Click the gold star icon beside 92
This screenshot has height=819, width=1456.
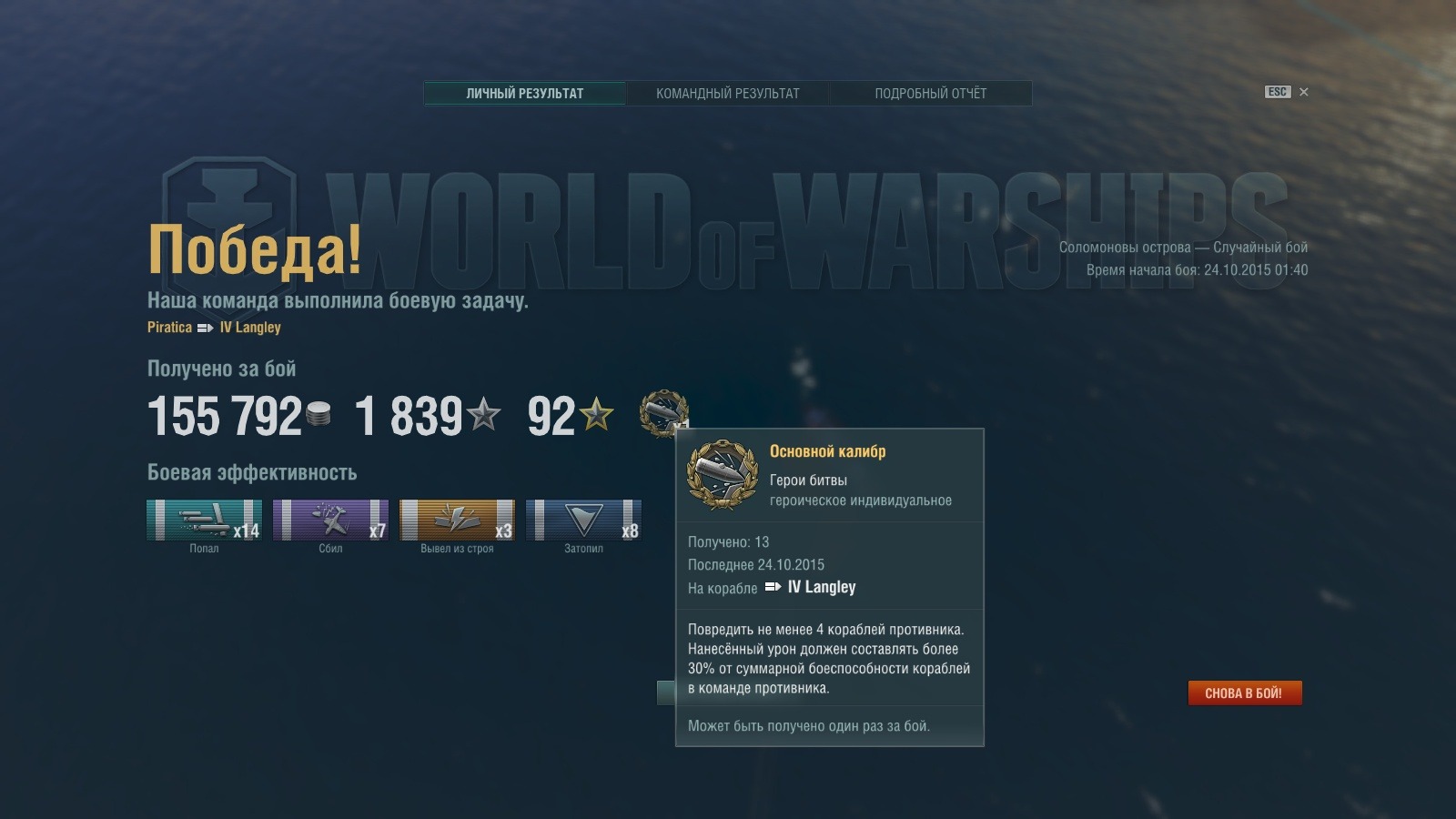[x=596, y=412]
